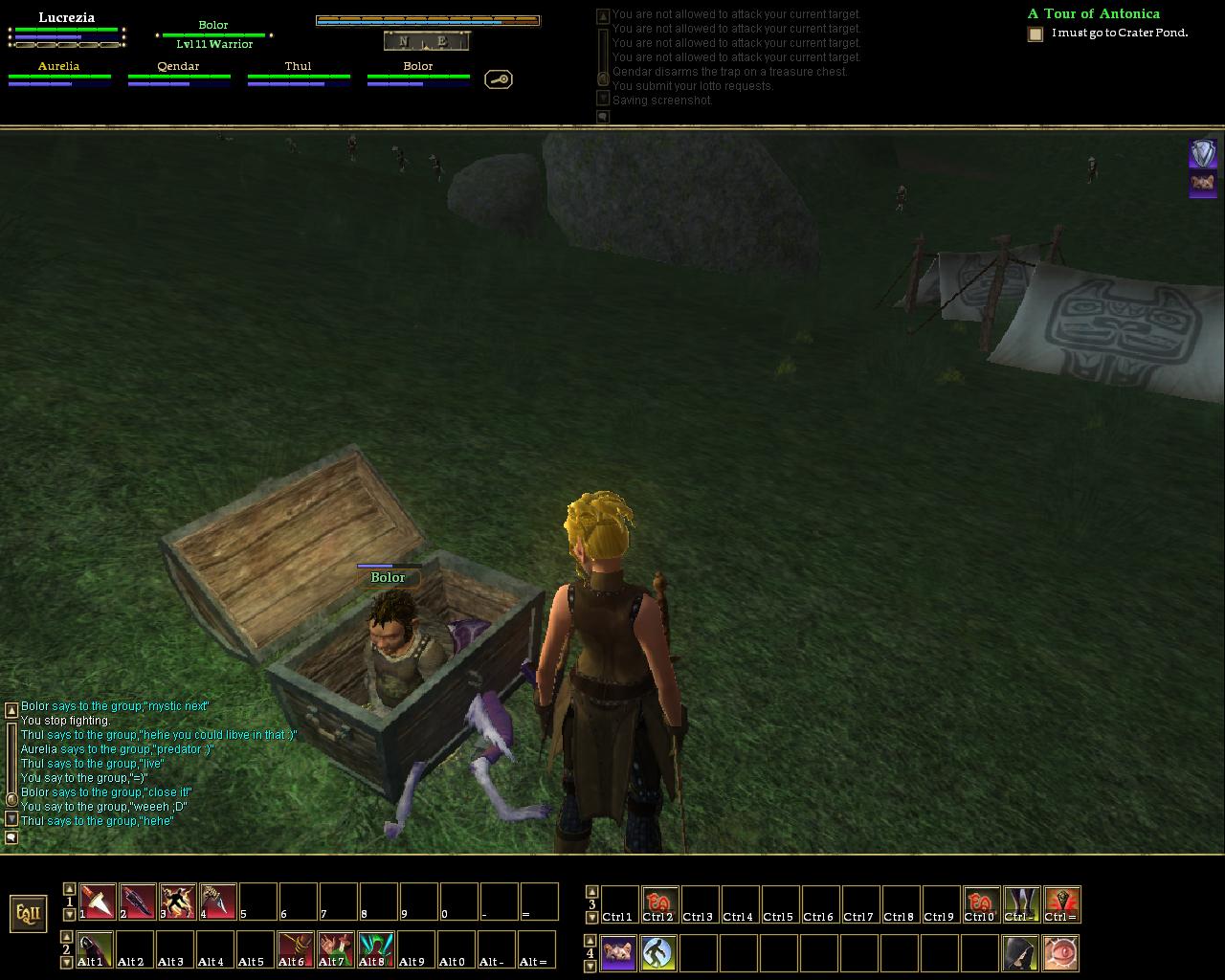
Task: Use the red shield ability on Ctrl =
Action: [x=1061, y=904]
